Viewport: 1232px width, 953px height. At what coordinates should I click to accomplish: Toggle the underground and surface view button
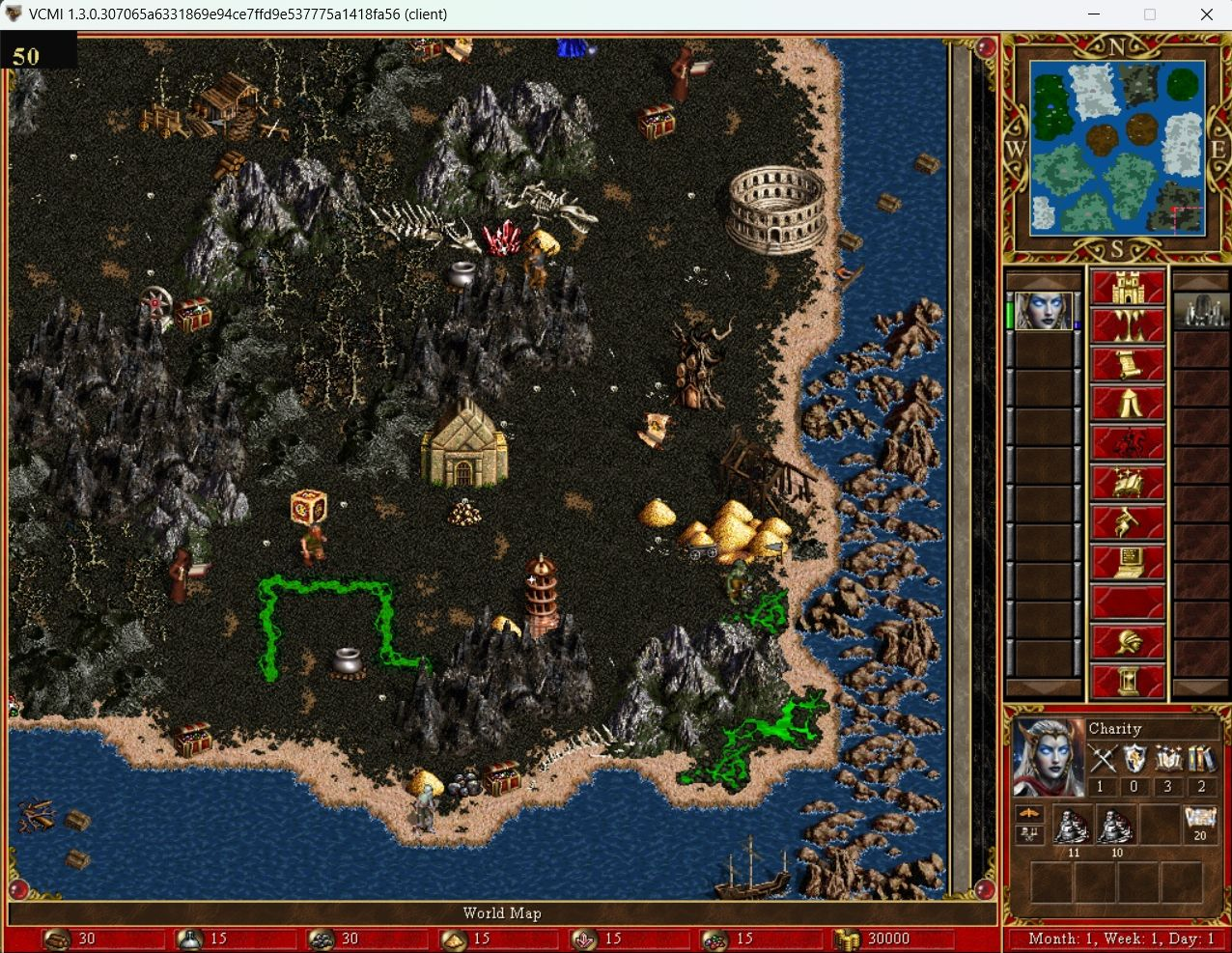point(1128,326)
